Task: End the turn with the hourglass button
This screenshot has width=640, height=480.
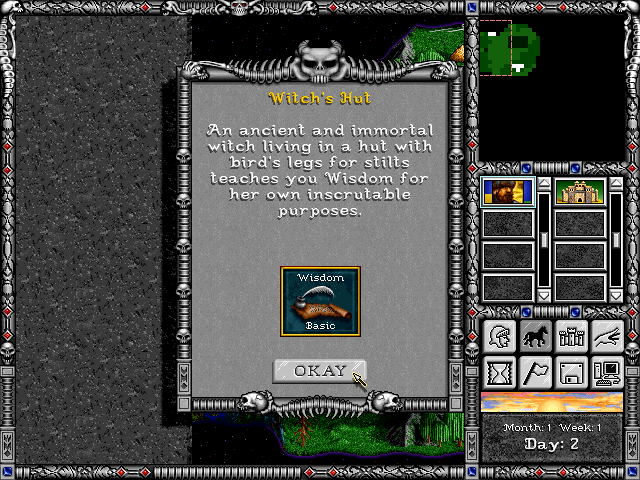Action: click(498, 373)
